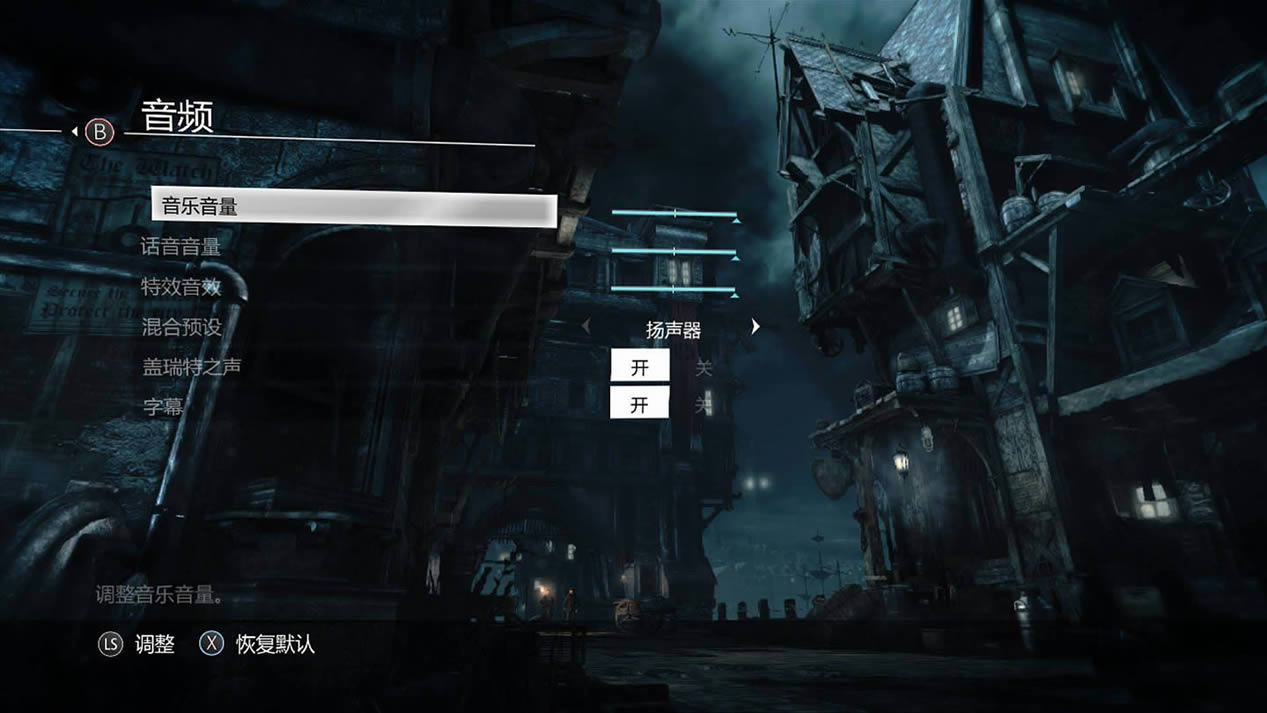The height and width of the screenshot is (713, 1267).
Task: Select the 音乐音量 menu entry
Action: 352,208
